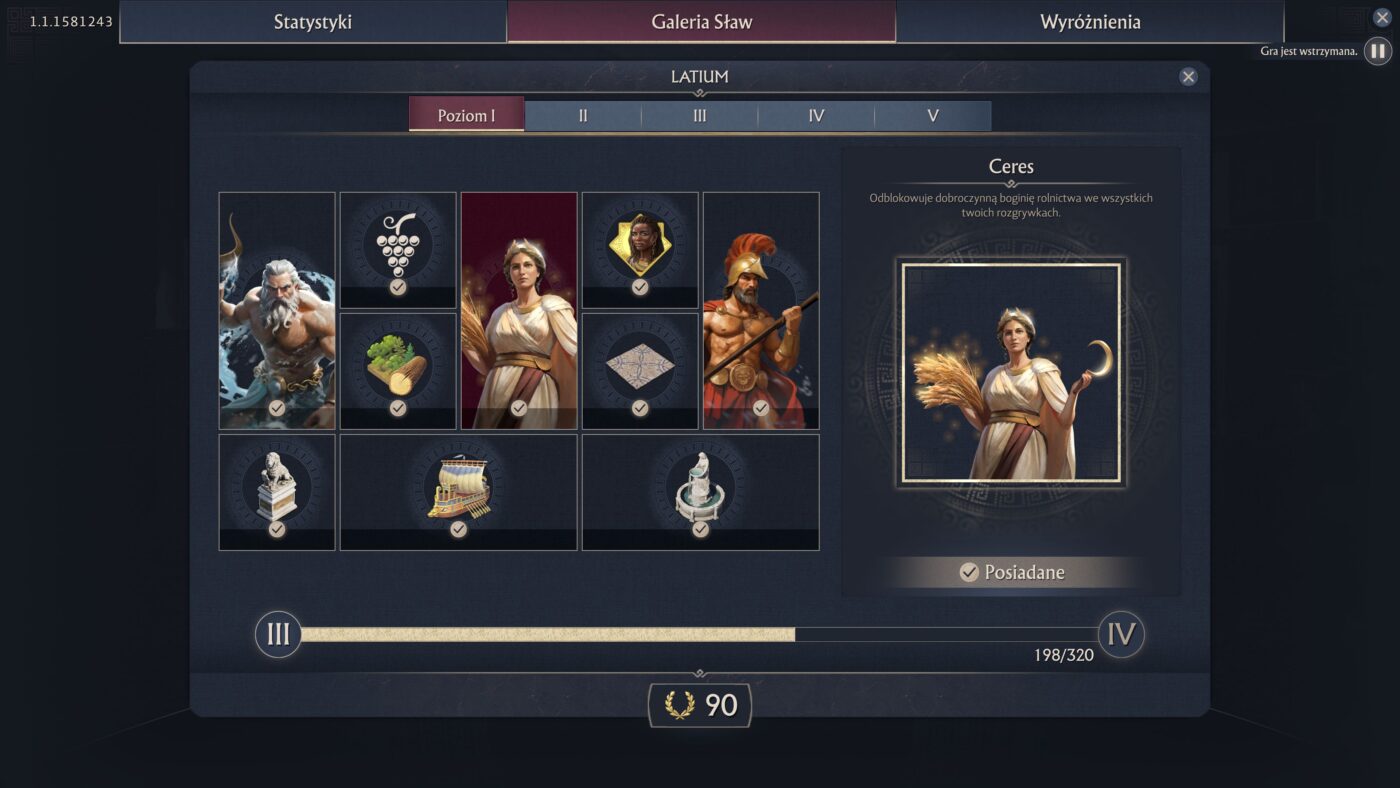The image size is (1400, 788).
Task: Close the Latium panel
Action: (1188, 77)
